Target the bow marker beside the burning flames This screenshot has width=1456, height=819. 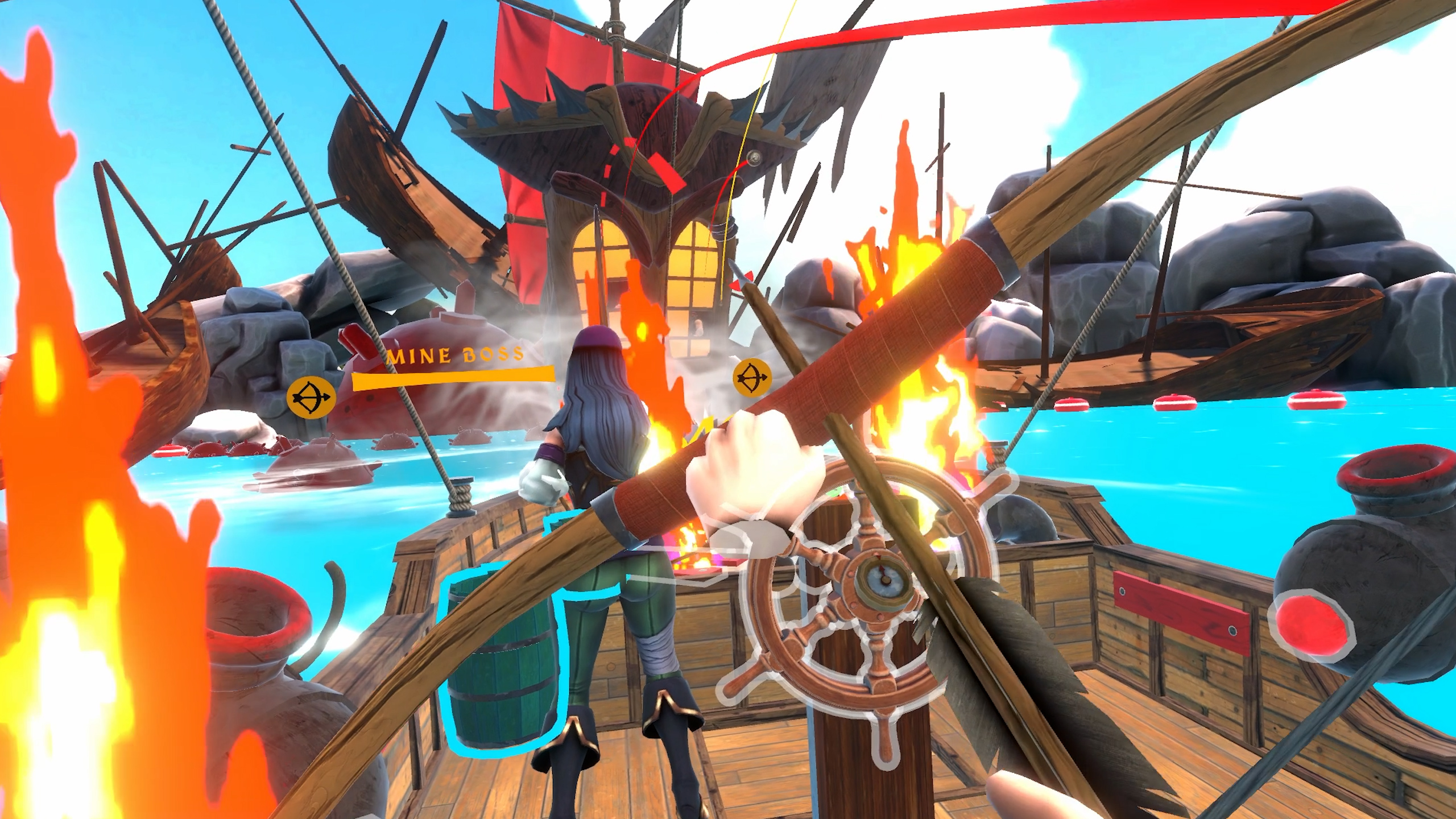[751, 378]
